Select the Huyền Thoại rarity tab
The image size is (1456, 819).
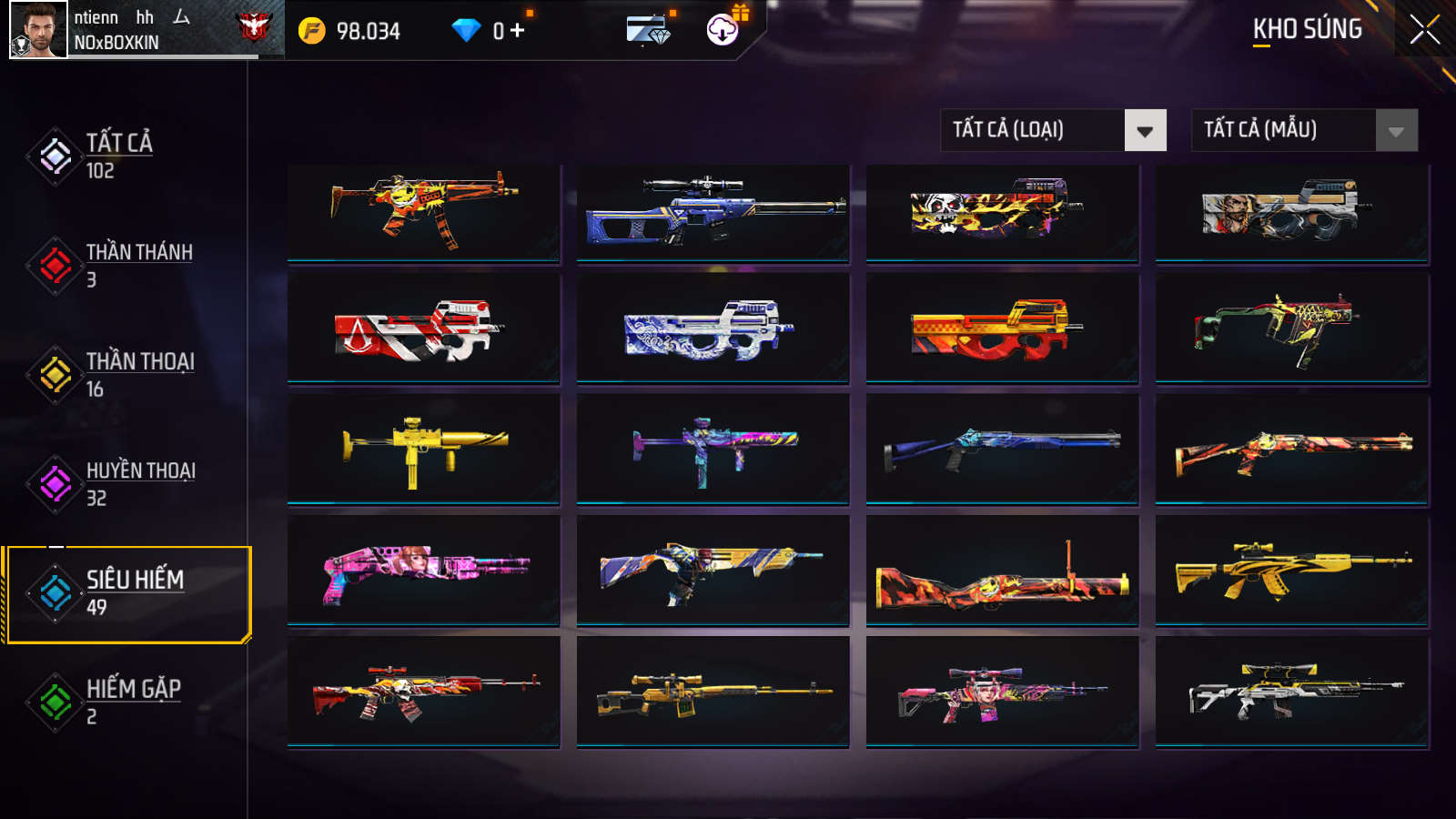point(140,483)
